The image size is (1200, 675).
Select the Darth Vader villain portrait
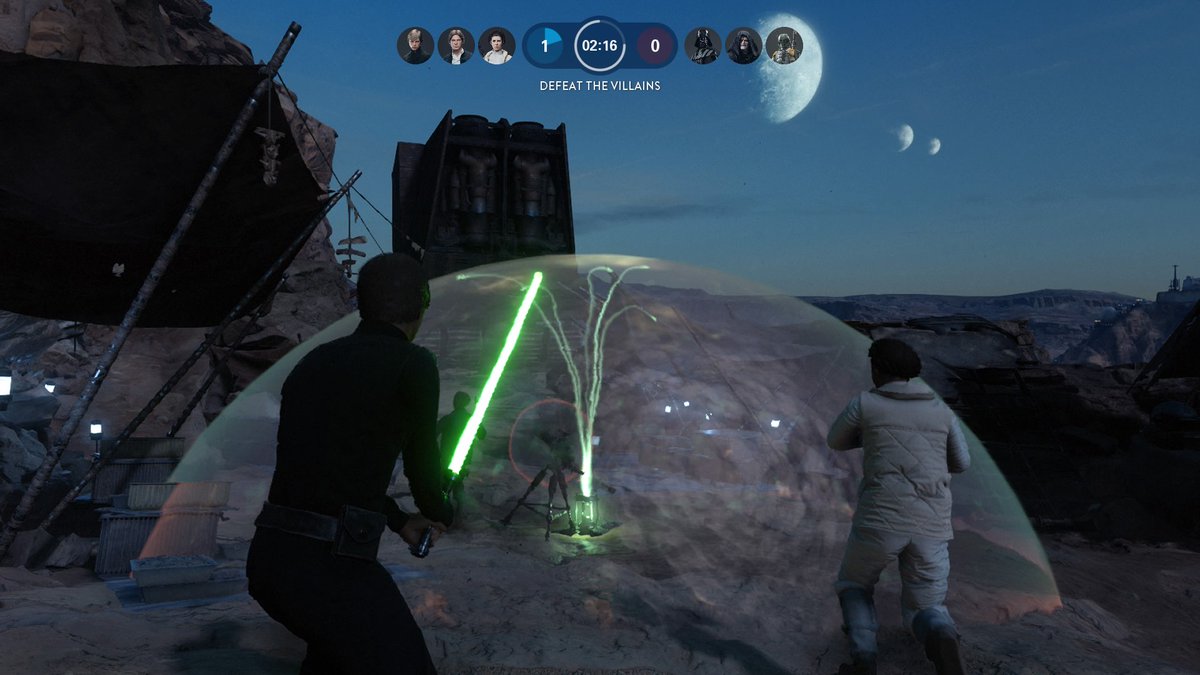point(703,45)
